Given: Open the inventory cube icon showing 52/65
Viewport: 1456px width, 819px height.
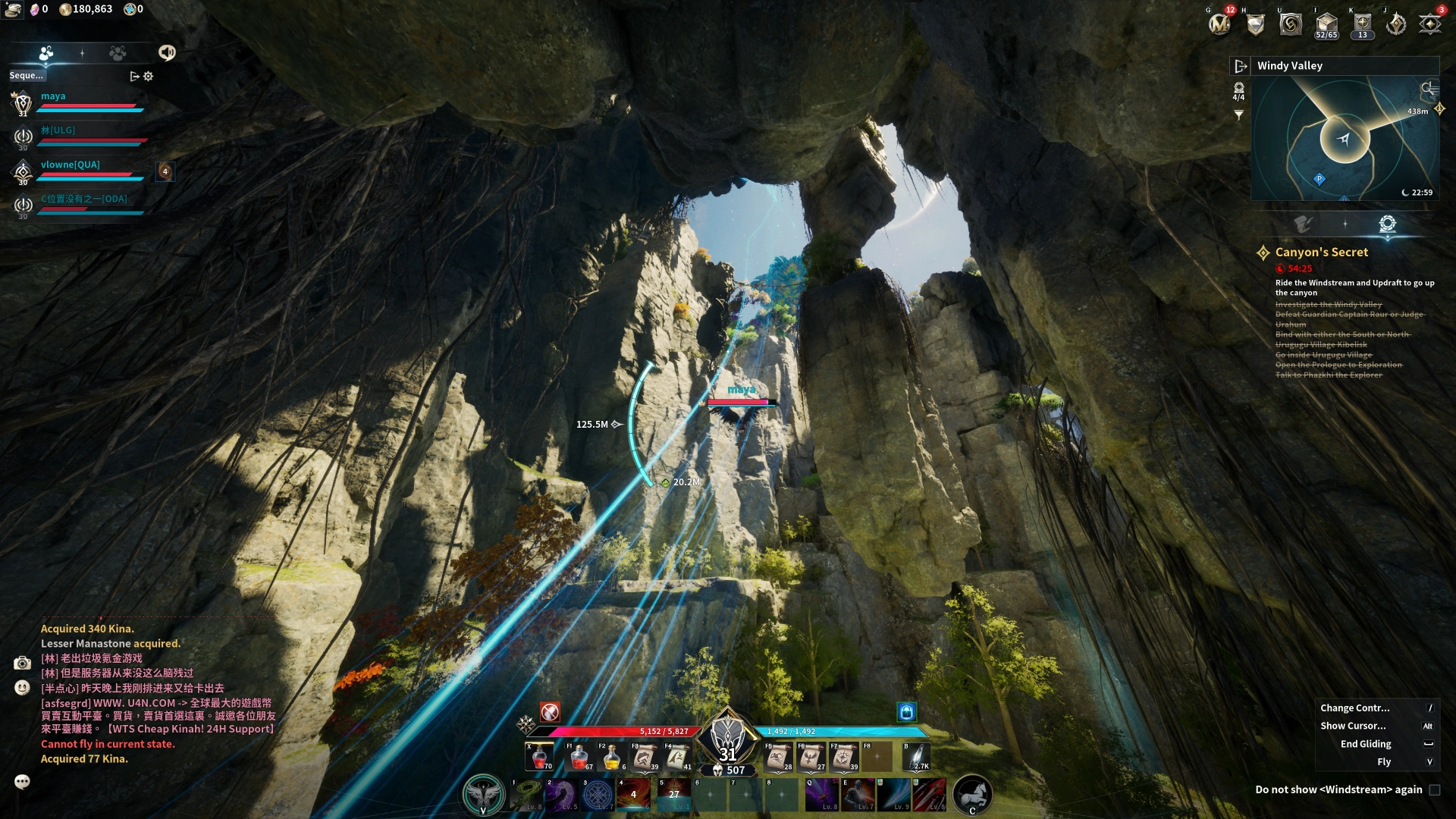Looking at the screenshot, I should 1326,24.
